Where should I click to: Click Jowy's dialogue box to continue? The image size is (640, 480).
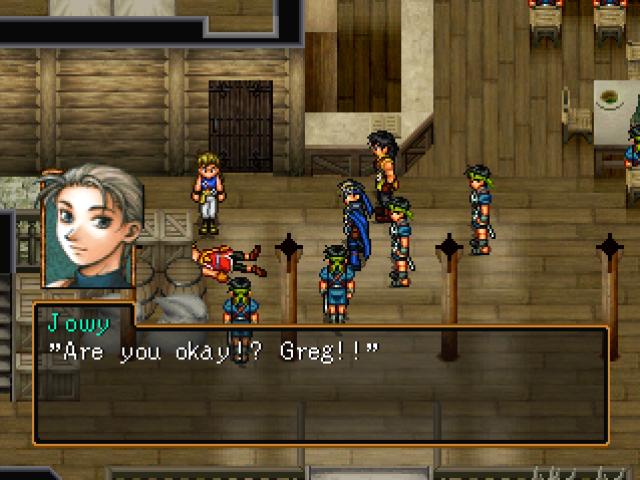320,385
